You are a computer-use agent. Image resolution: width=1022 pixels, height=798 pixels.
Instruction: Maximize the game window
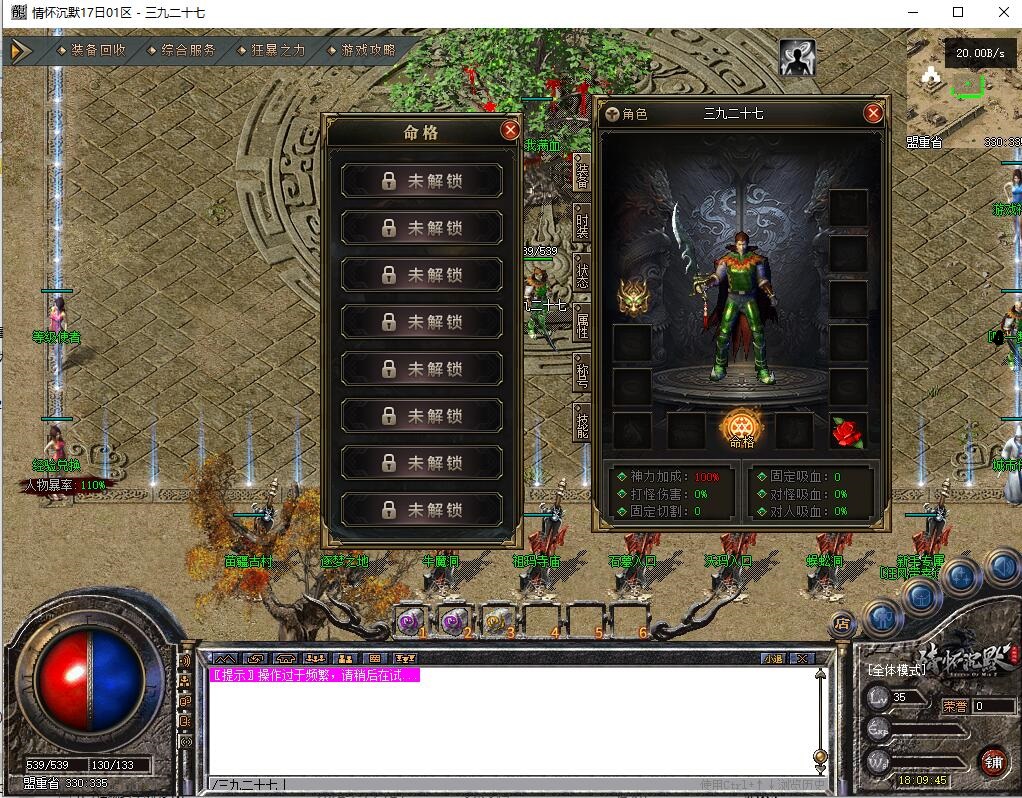click(958, 12)
